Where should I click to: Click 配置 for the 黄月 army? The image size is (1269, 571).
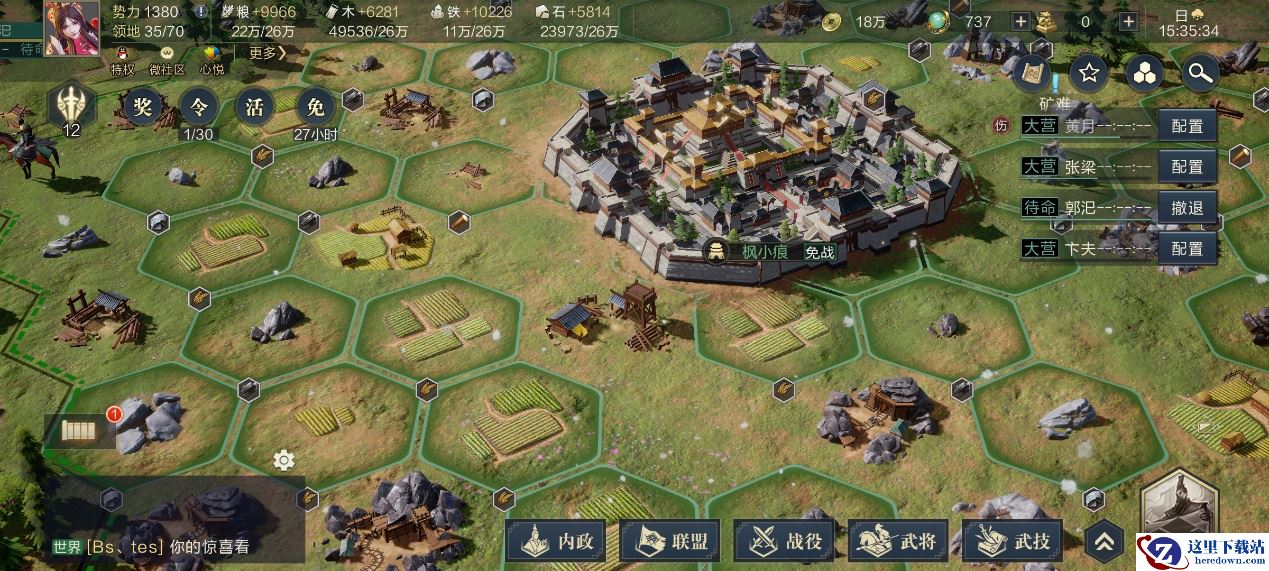(x=1187, y=126)
